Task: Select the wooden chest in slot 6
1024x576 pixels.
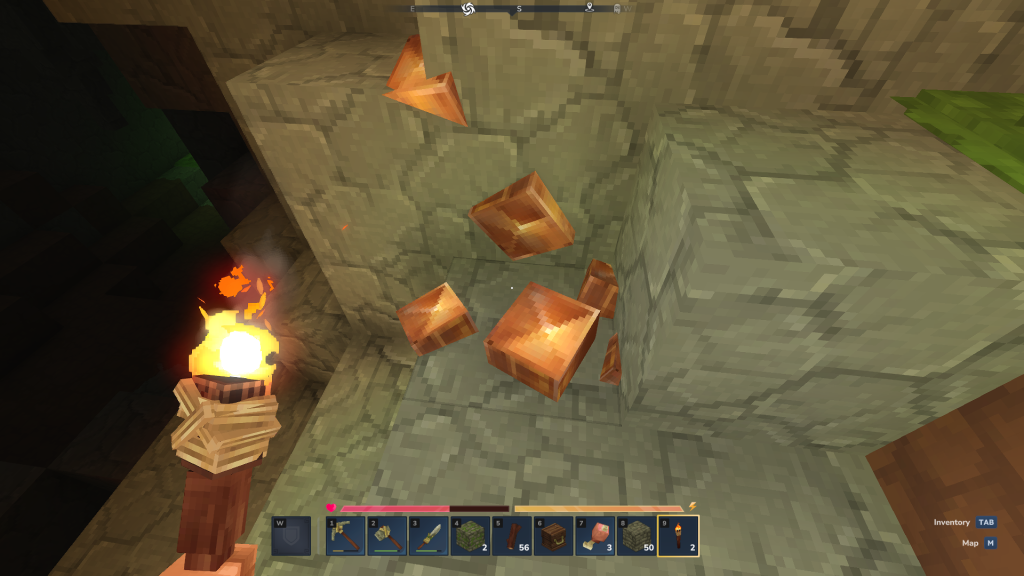Action: click(x=553, y=535)
